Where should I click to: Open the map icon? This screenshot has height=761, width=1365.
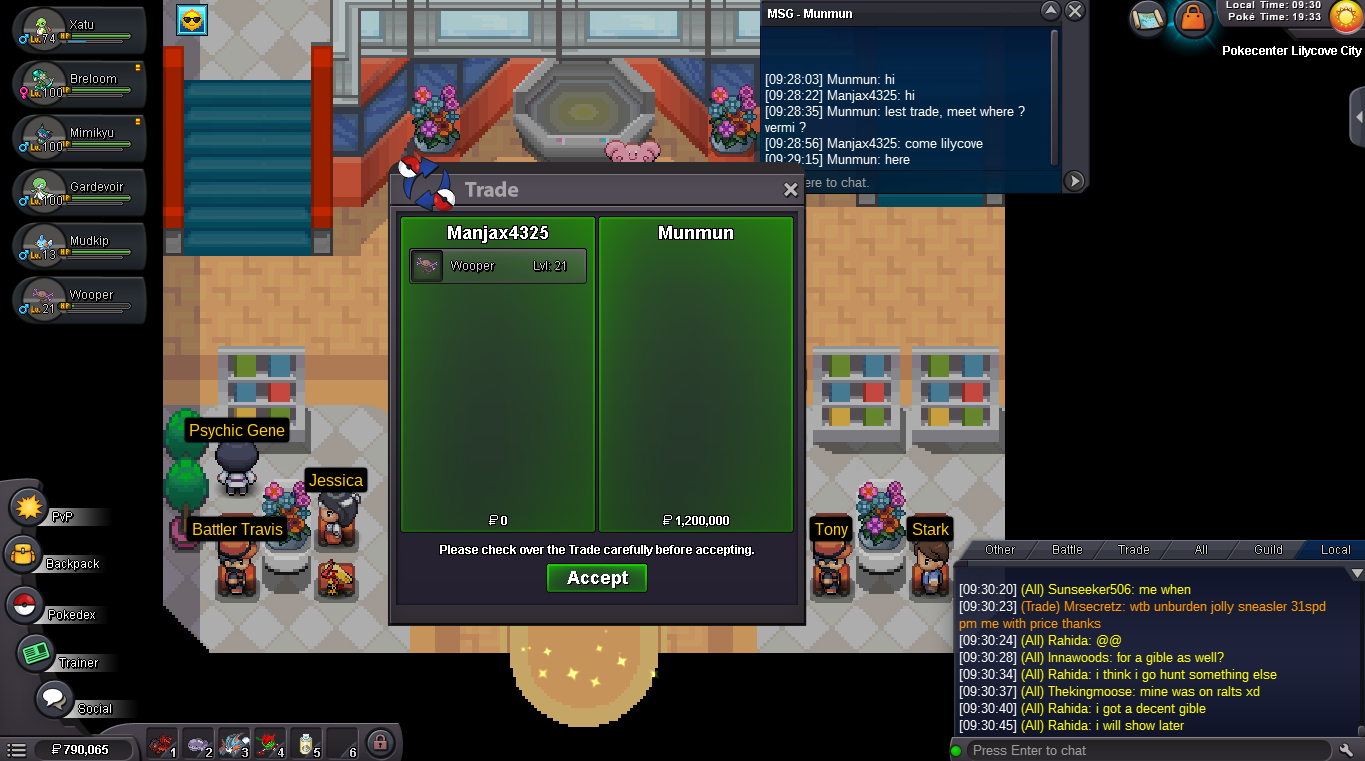click(x=1149, y=17)
